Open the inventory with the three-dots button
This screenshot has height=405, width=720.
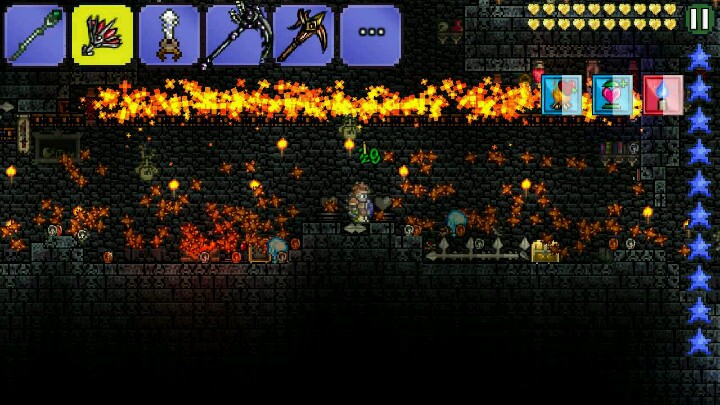pyautogui.click(x=370, y=35)
